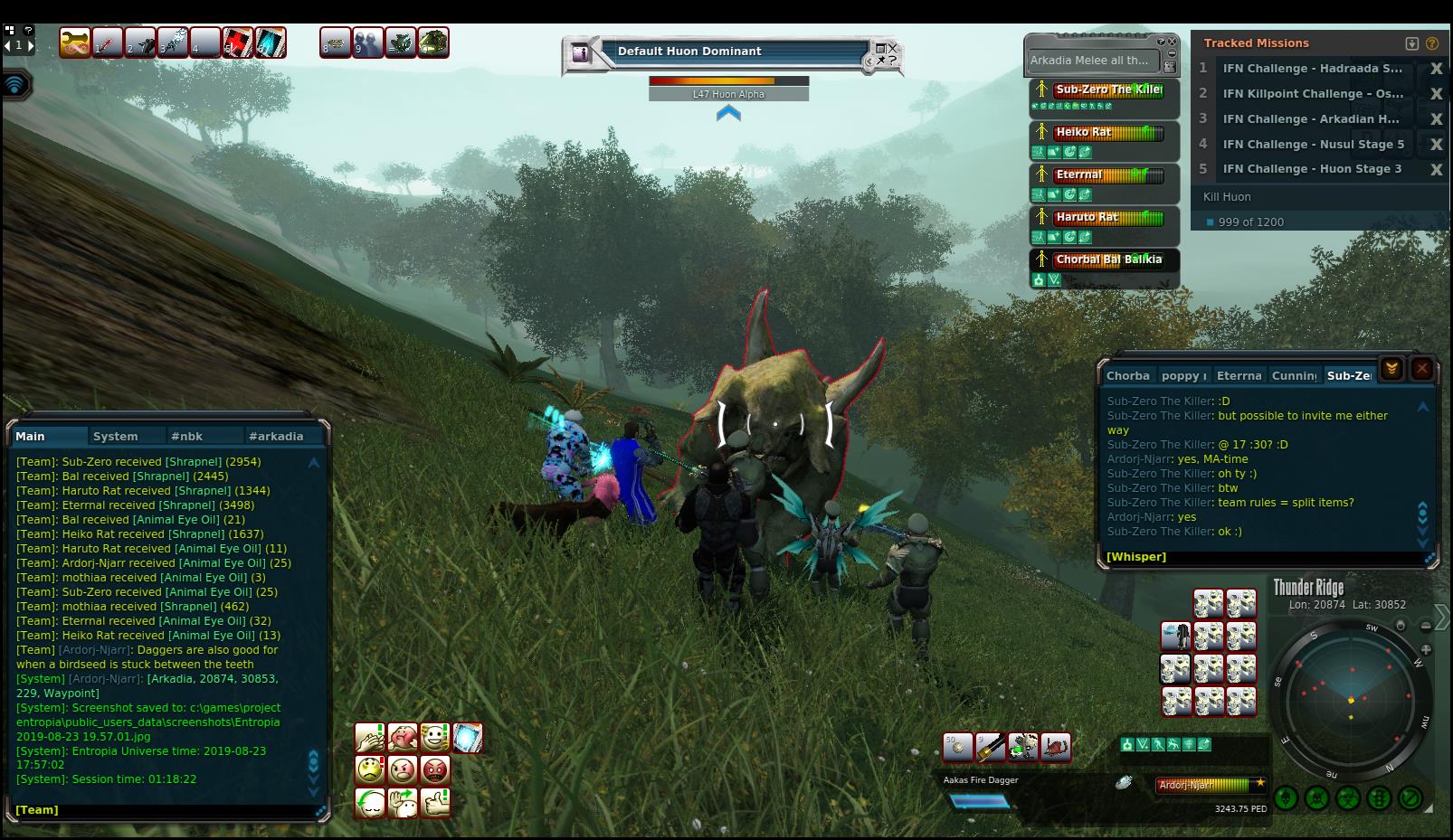Screen dimensions: 1453x840
Task: Stop tracking IFN Challenge Hadraada mission
Action: [1436, 69]
